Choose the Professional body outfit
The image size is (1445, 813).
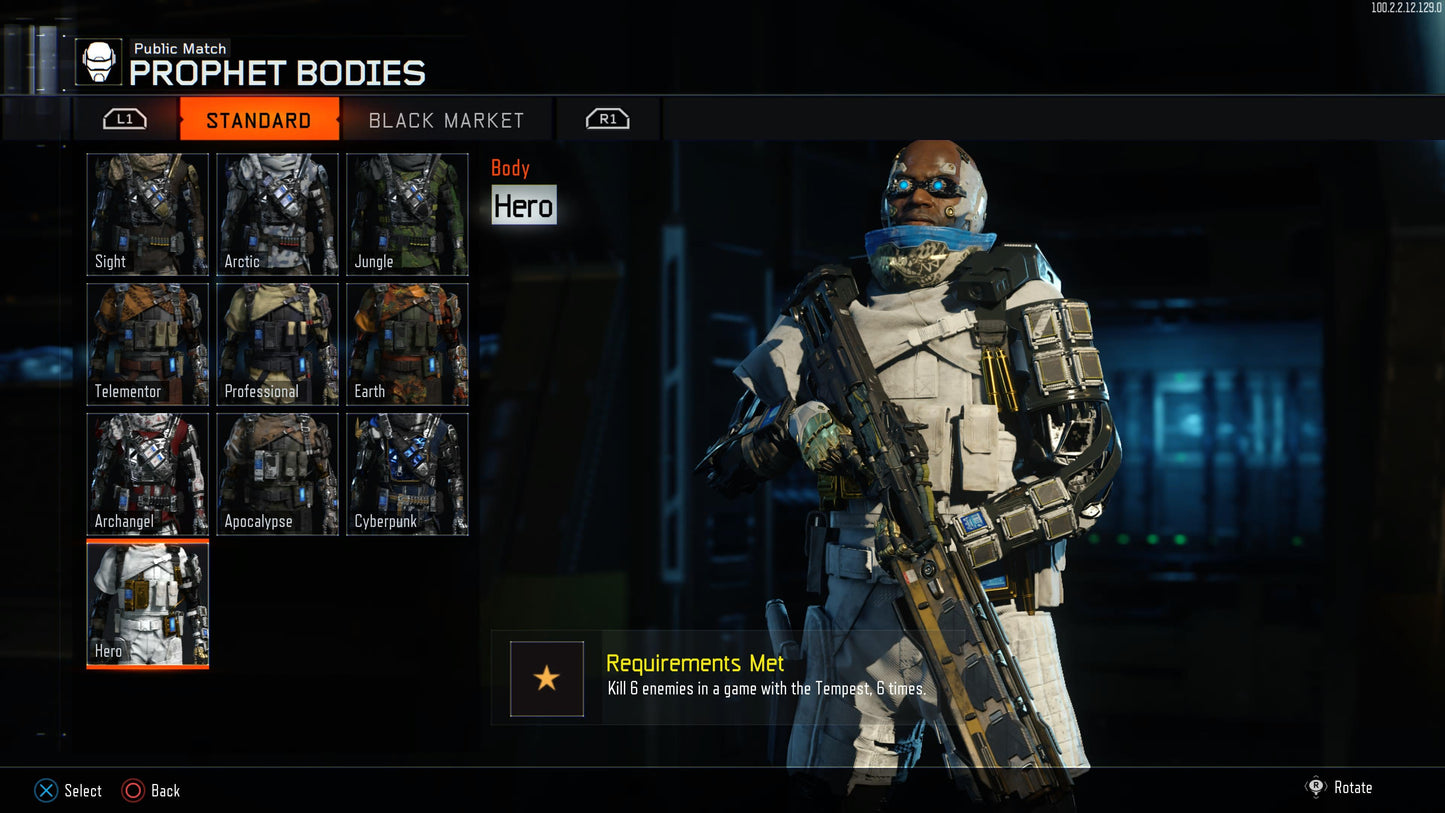coord(278,344)
